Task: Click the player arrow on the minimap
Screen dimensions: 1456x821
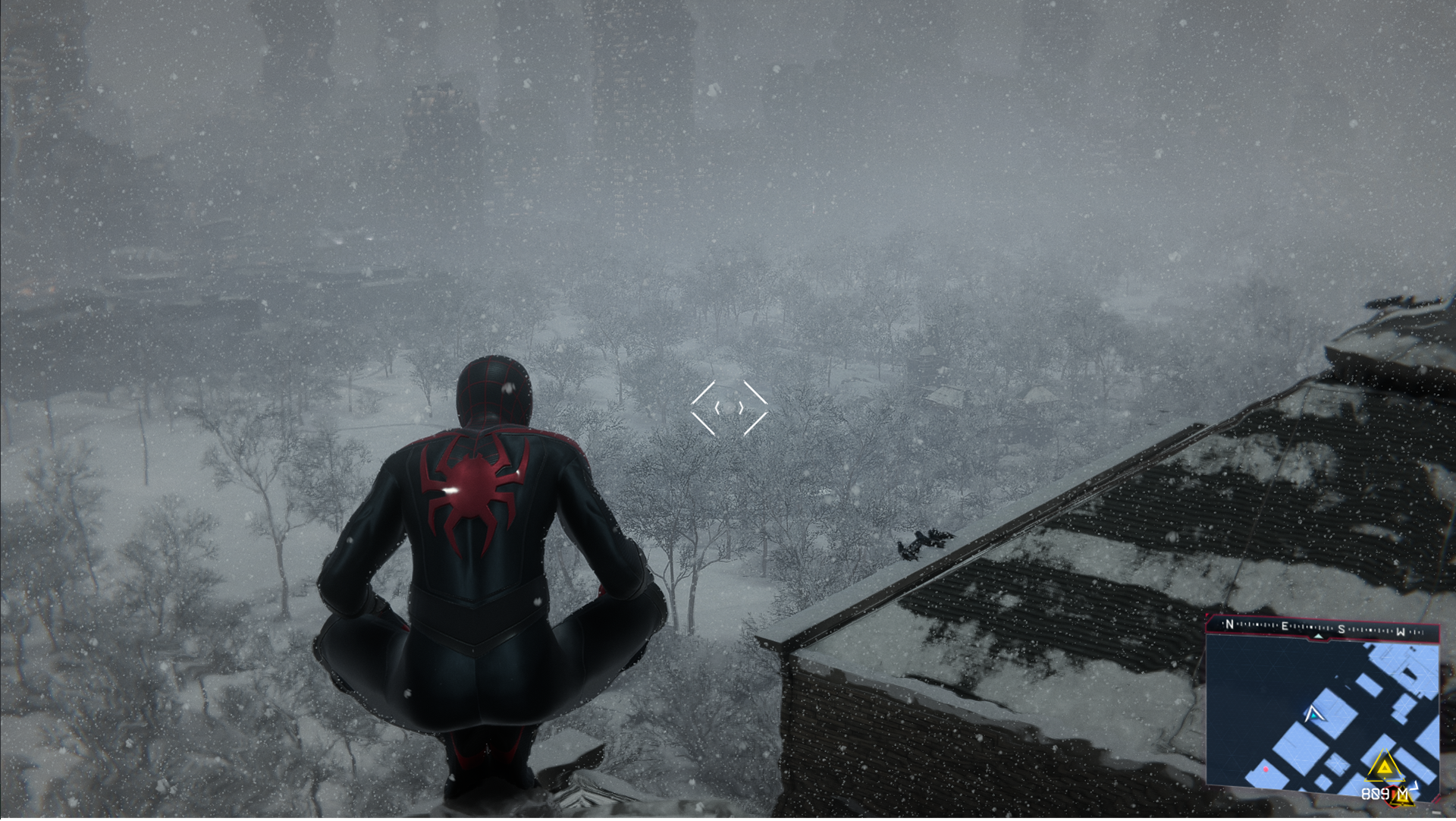Action: [x=1313, y=714]
